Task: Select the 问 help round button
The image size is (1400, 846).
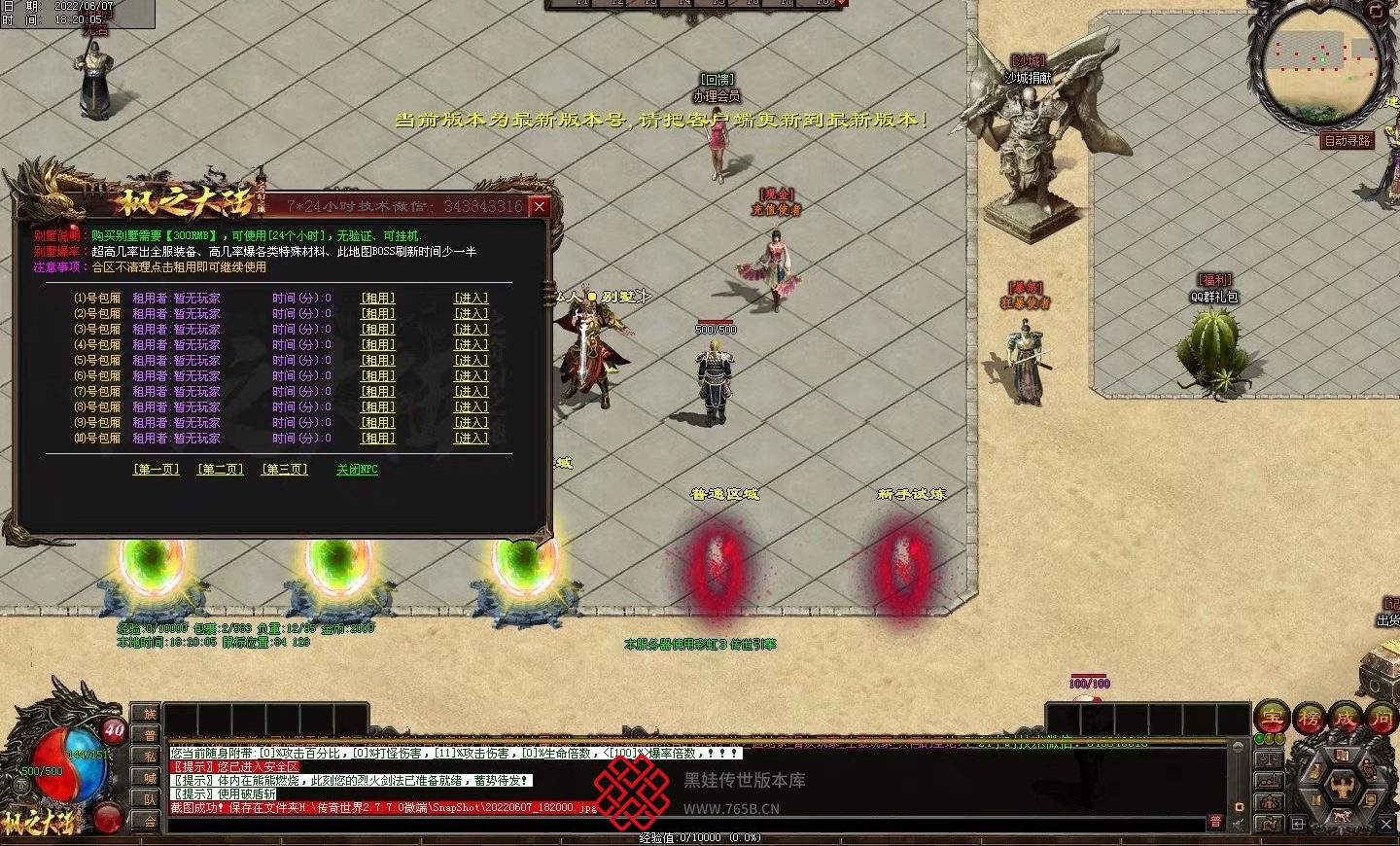Action: pyautogui.click(x=1382, y=718)
